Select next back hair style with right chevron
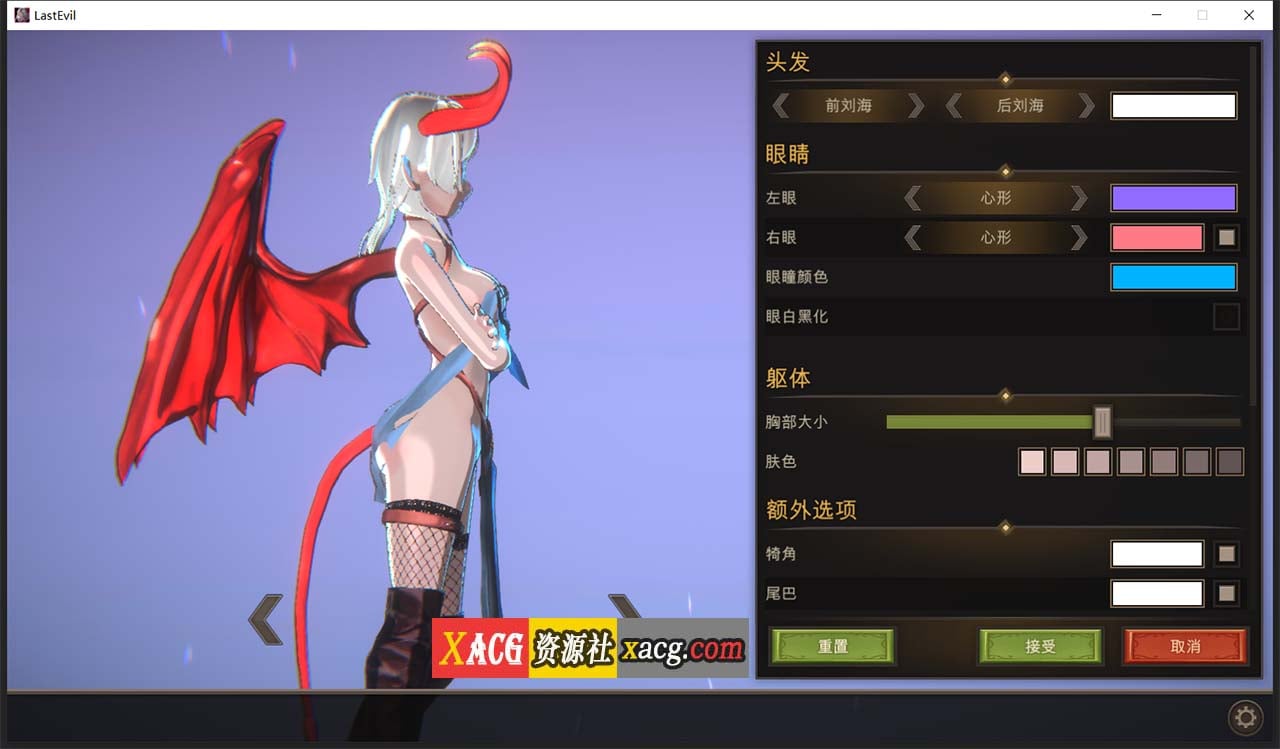This screenshot has height=749, width=1280. (1088, 105)
